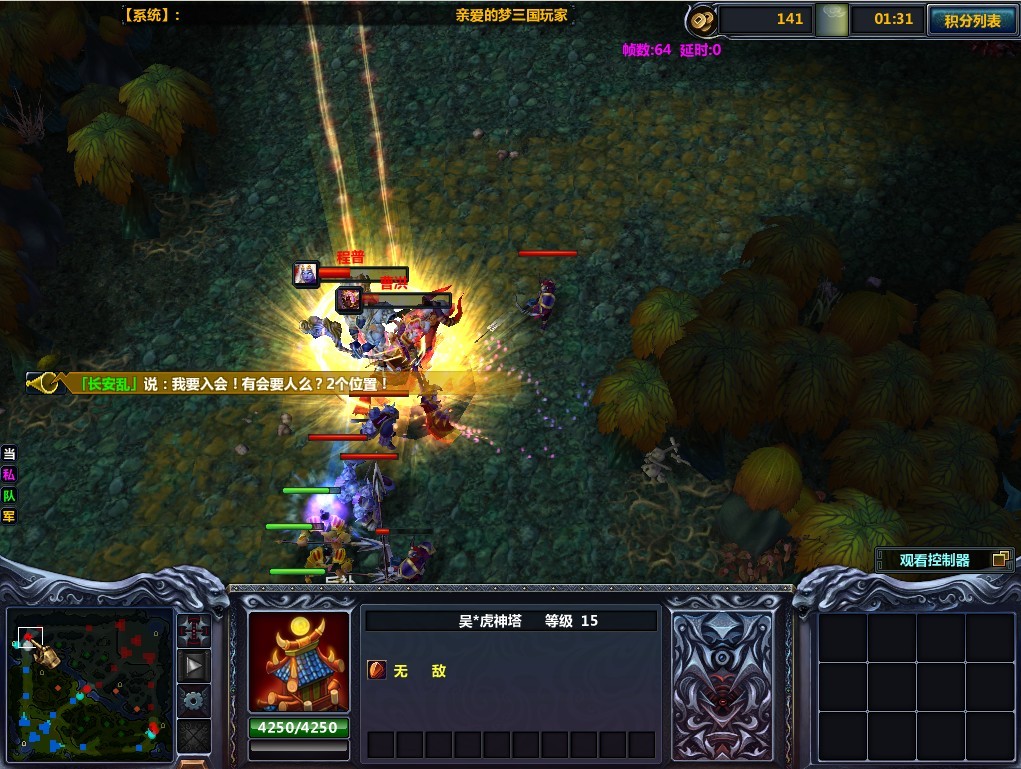Image resolution: width=1021 pixels, height=769 pixels.
Task: Click the 吴*虎神塔 tower portrait
Action: [x=298, y=661]
